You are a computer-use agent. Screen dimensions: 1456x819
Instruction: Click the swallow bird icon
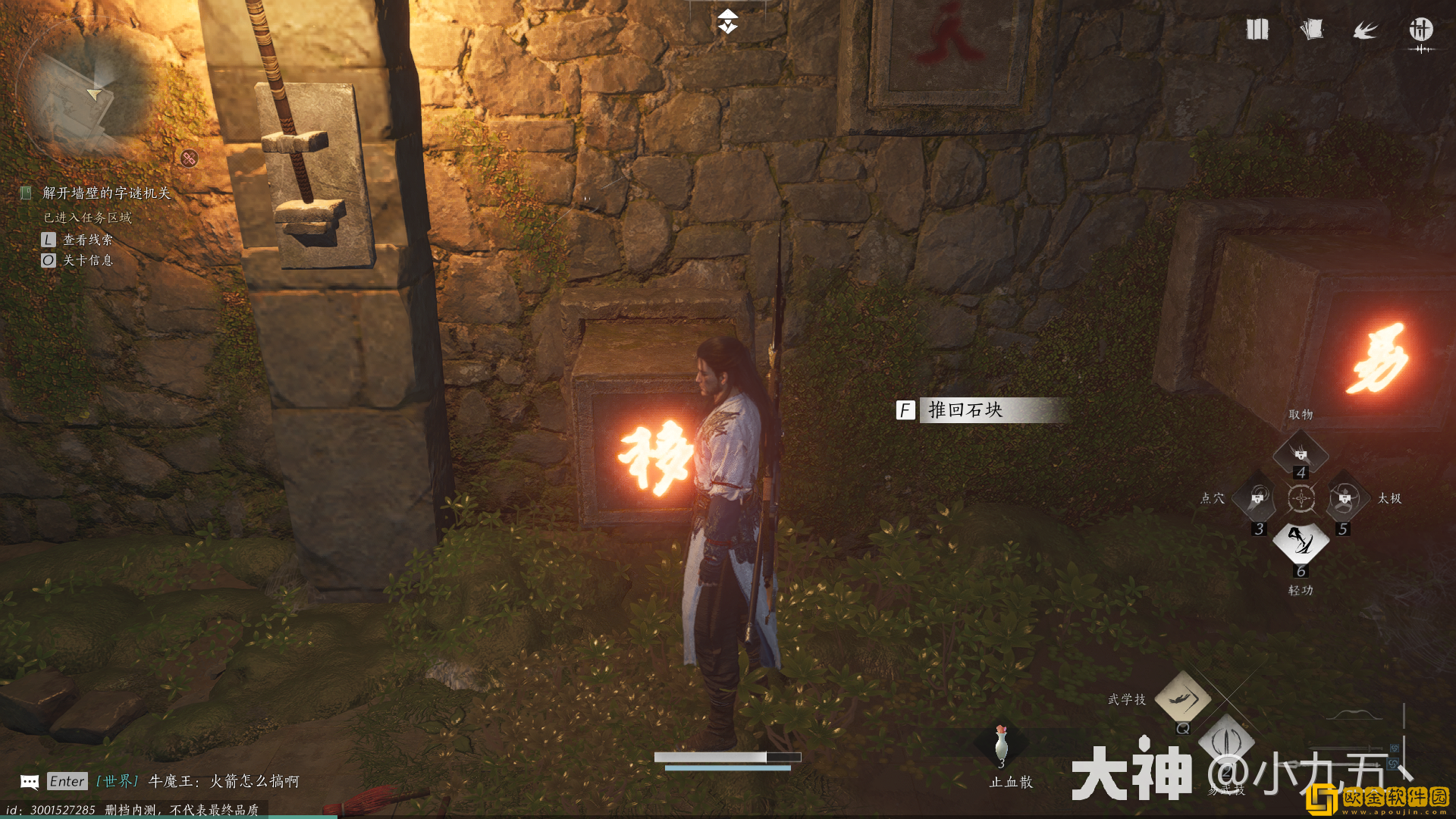(1365, 30)
